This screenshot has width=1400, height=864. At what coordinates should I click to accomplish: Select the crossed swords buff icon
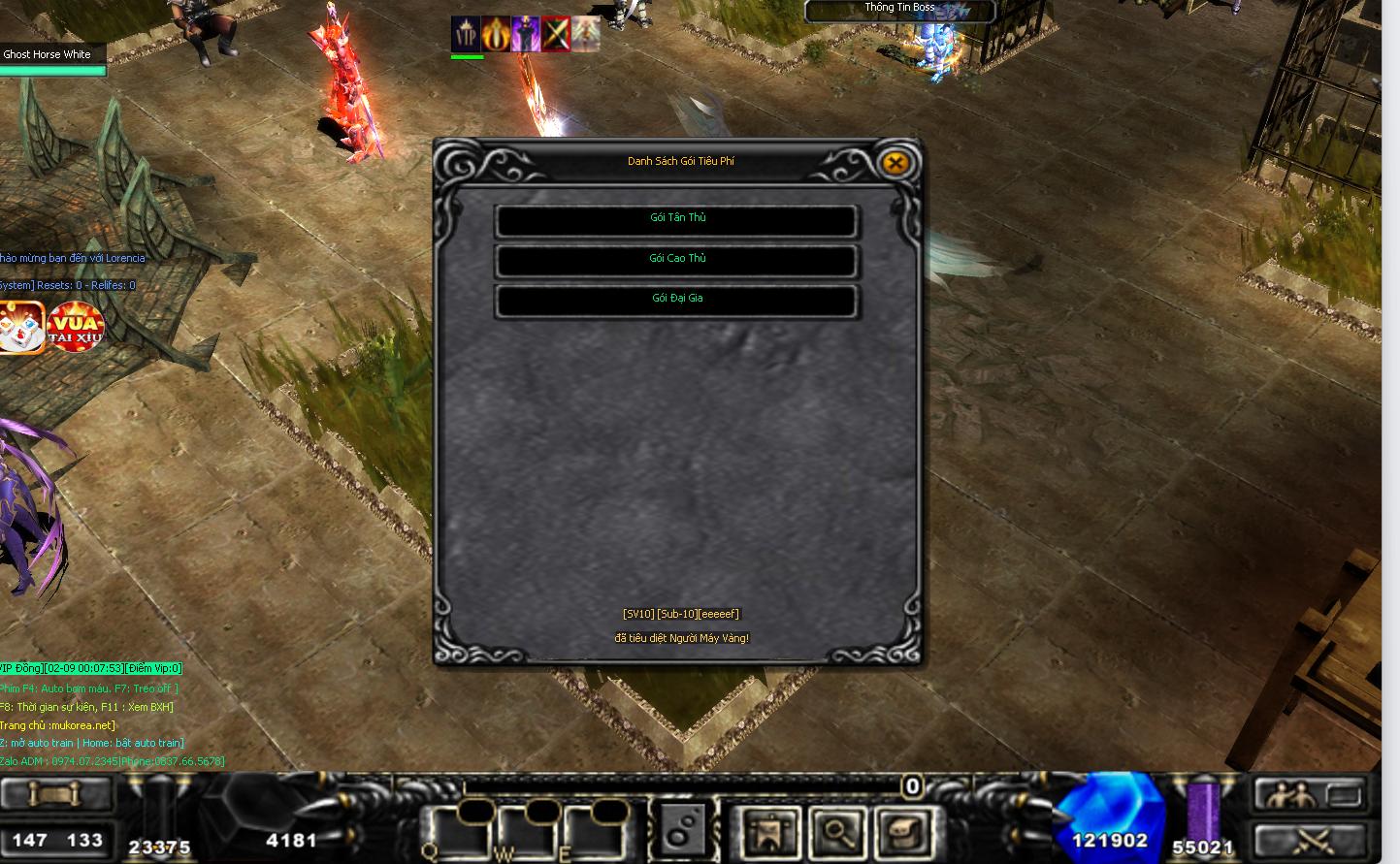pyautogui.click(x=556, y=34)
